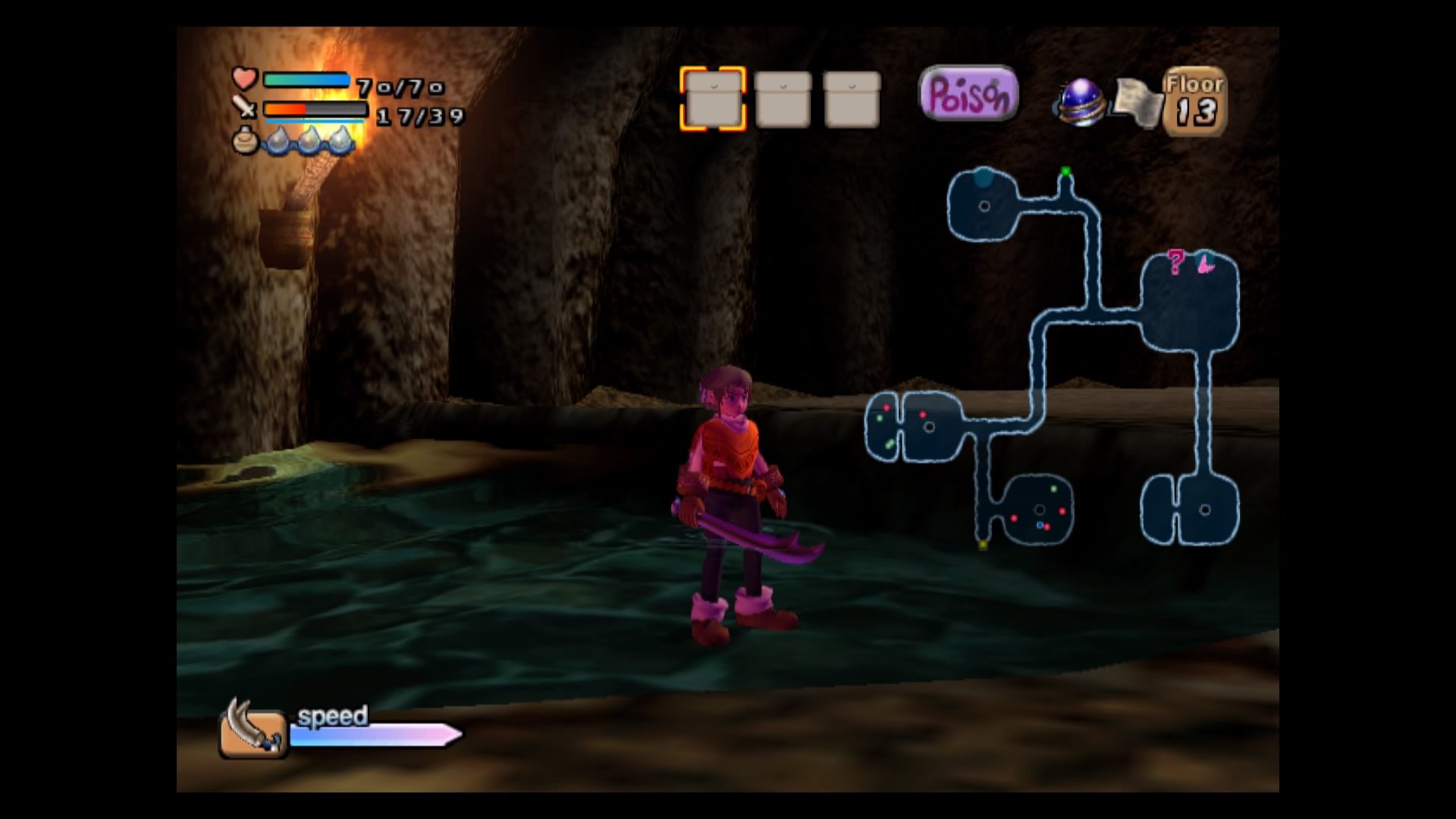Toggle the Poison status badge
This screenshot has height=819, width=1456.
point(968,94)
